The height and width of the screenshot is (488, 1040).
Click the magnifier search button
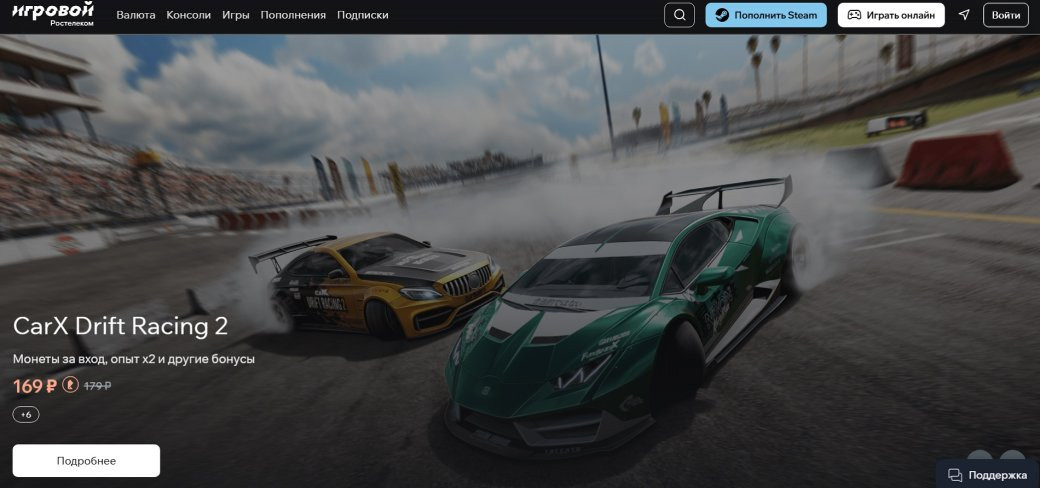tap(679, 15)
